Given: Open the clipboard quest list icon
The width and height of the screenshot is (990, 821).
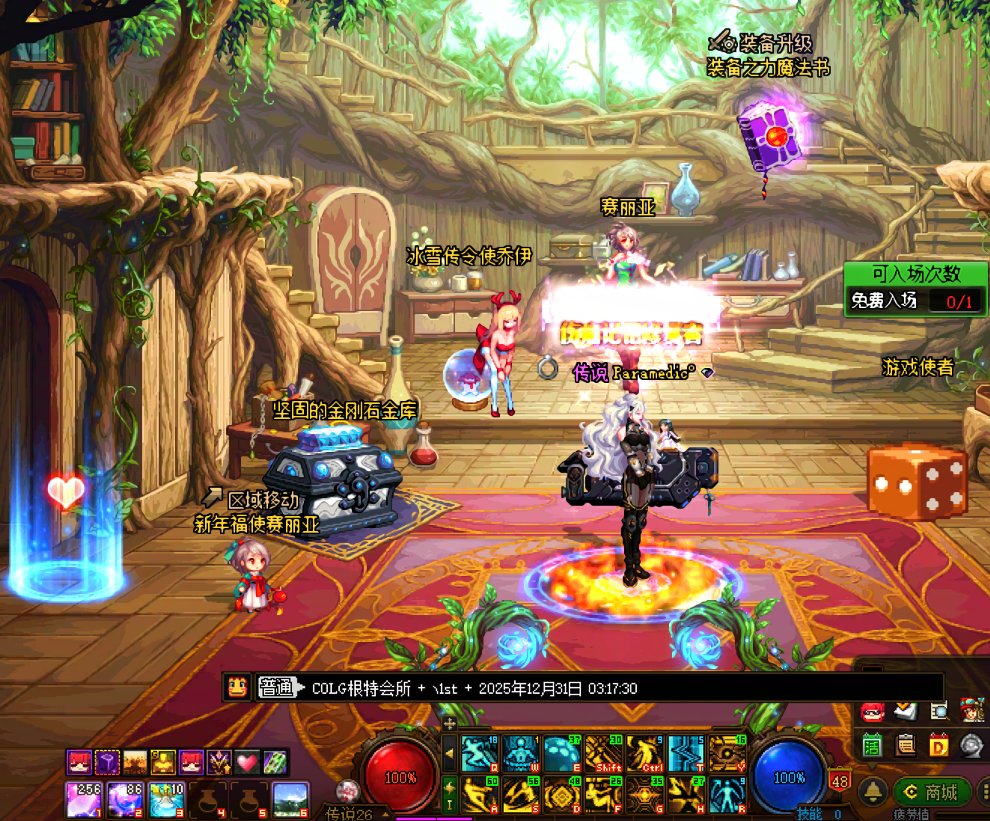Looking at the screenshot, I should (905, 744).
